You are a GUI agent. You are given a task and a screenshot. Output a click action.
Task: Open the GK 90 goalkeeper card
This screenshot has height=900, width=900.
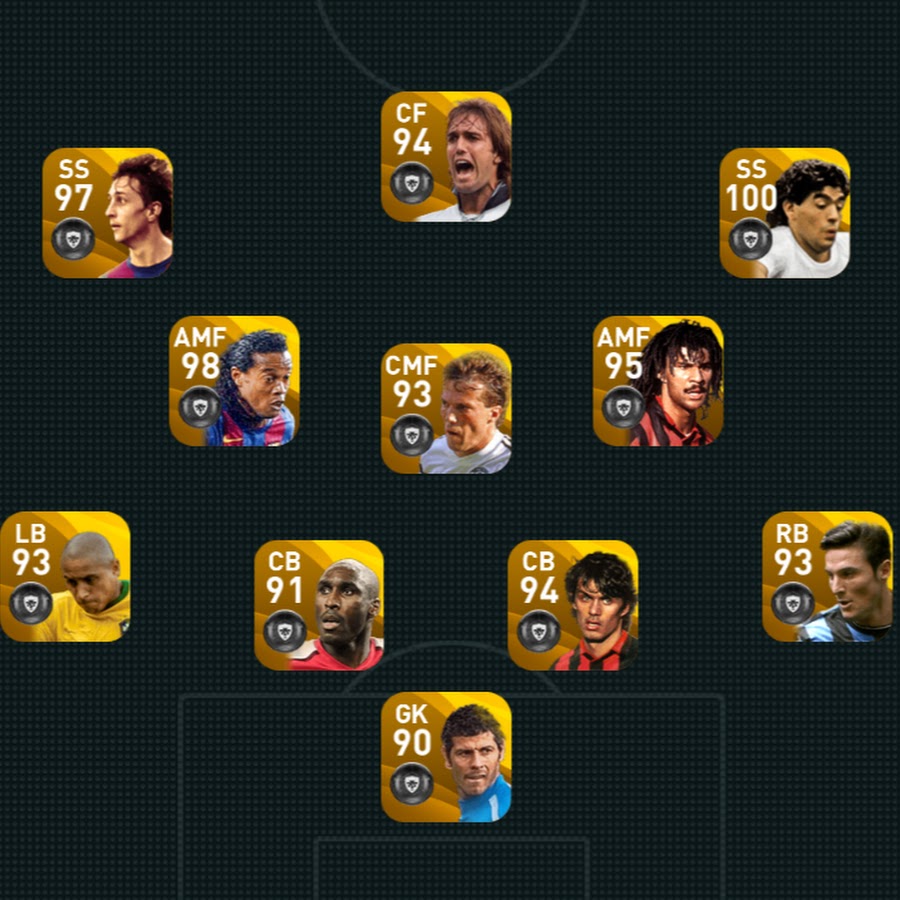(x=446, y=757)
